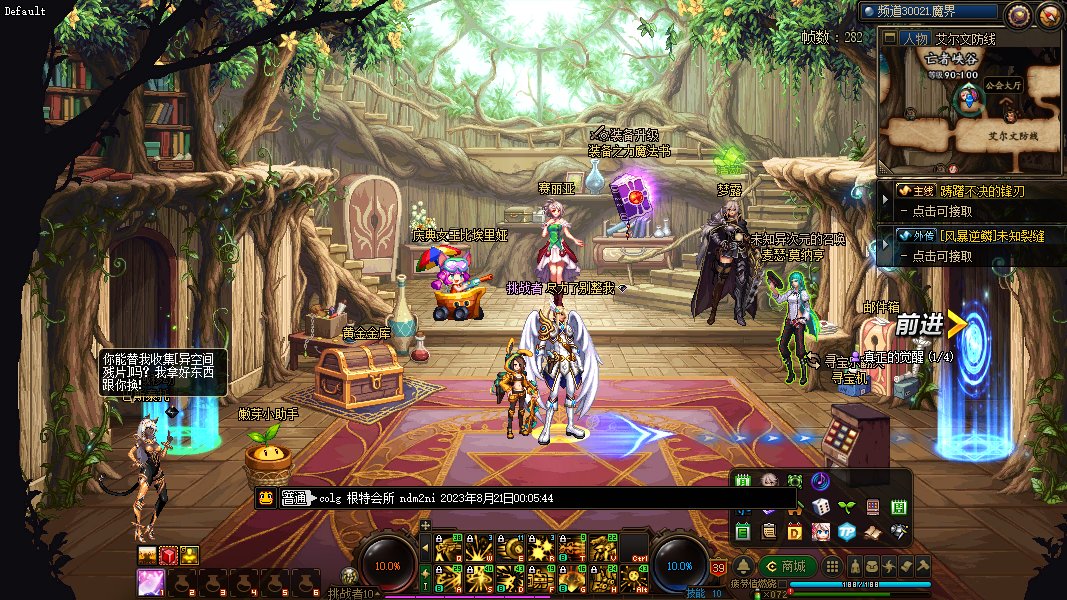Switch to the 人物 minimap tab
This screenshot has width=1067, height=600.
(x=913, y=39)
